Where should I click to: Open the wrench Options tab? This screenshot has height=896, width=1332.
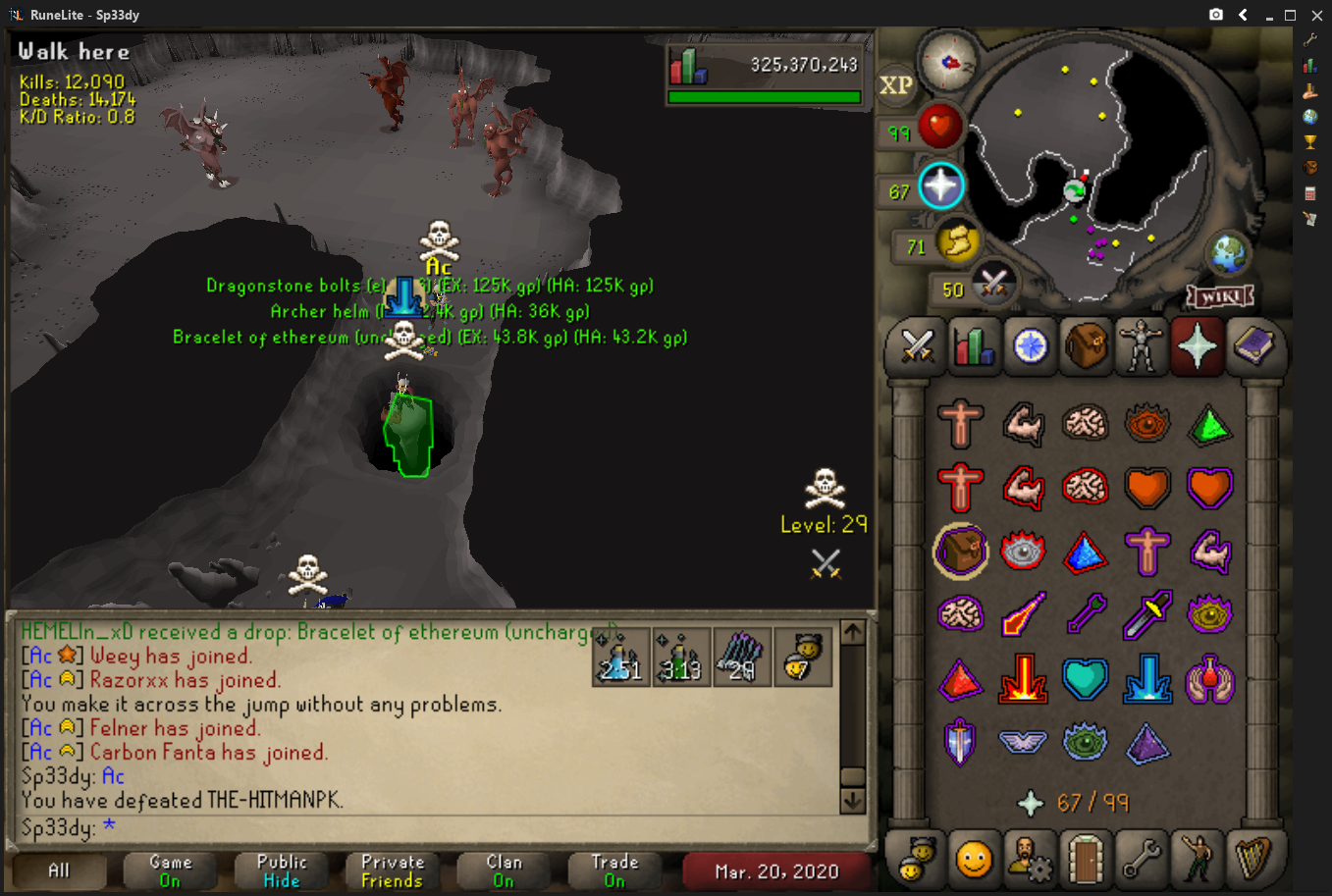pos(1142,859)
